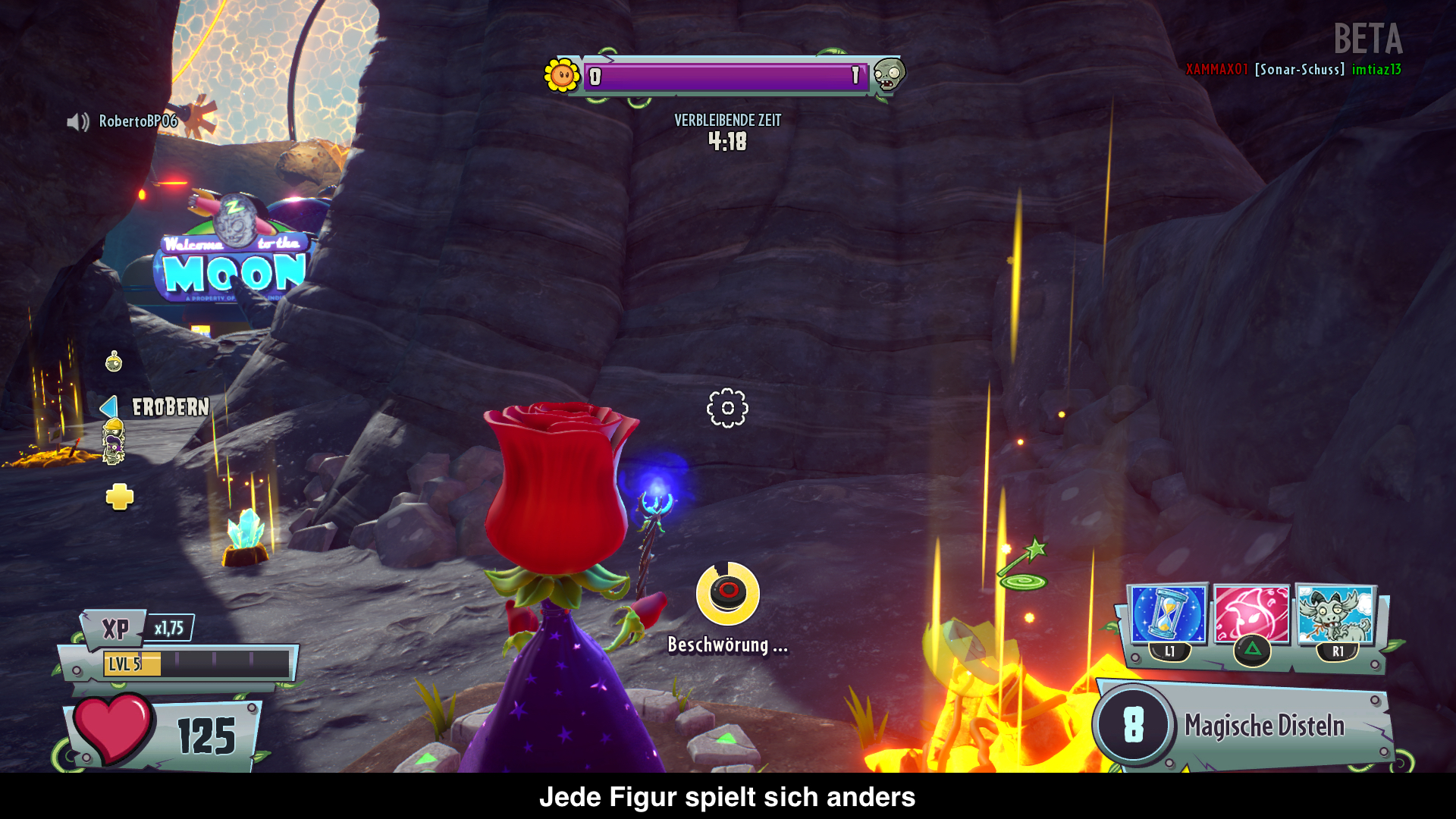
Task: Select the yellow plus revive marker
Action: point(120,497)
